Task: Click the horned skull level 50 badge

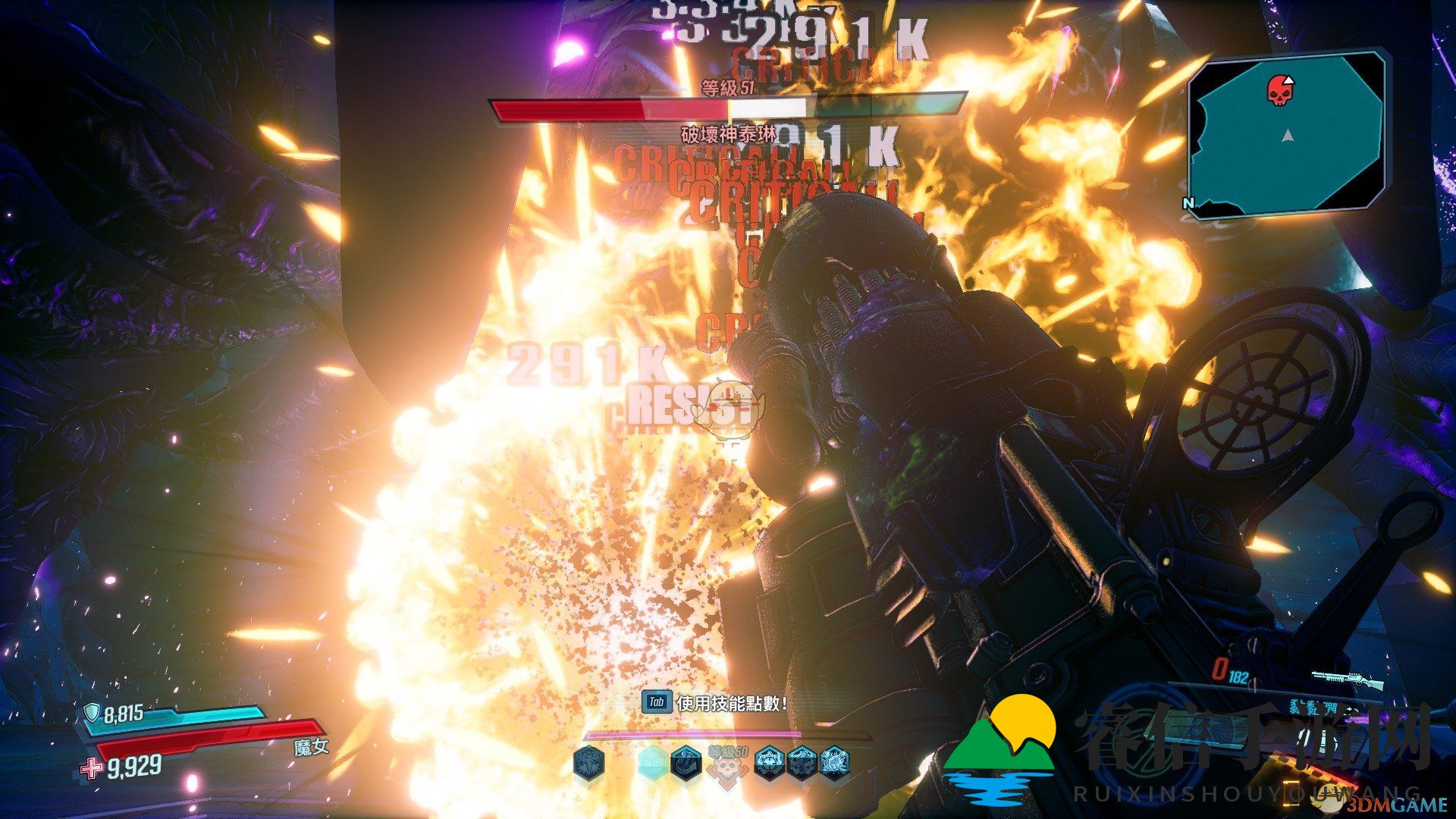Action: (727, 767)
